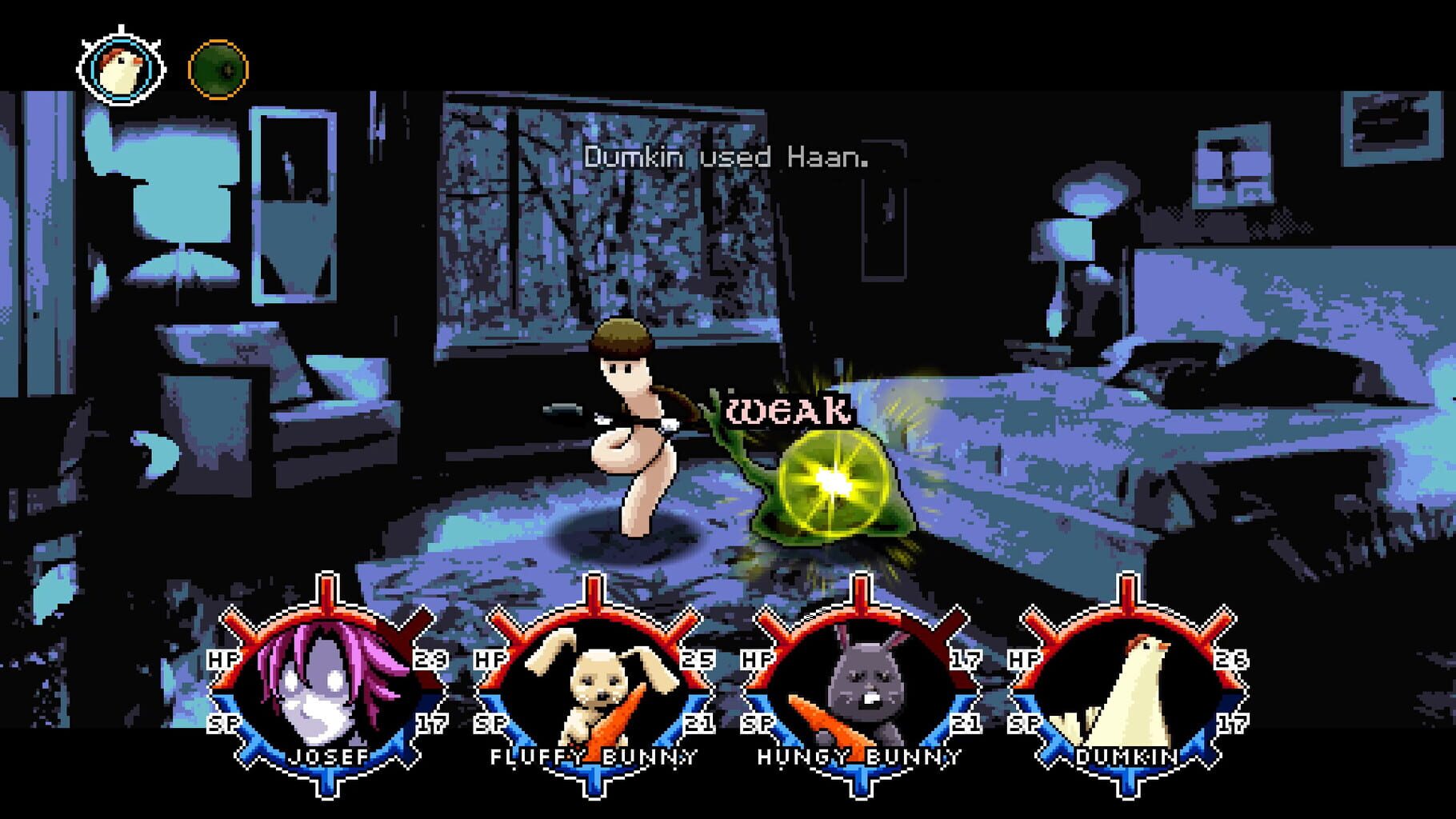Click the 'Dumkin used Haan' battle message

[x=726, y=157]
